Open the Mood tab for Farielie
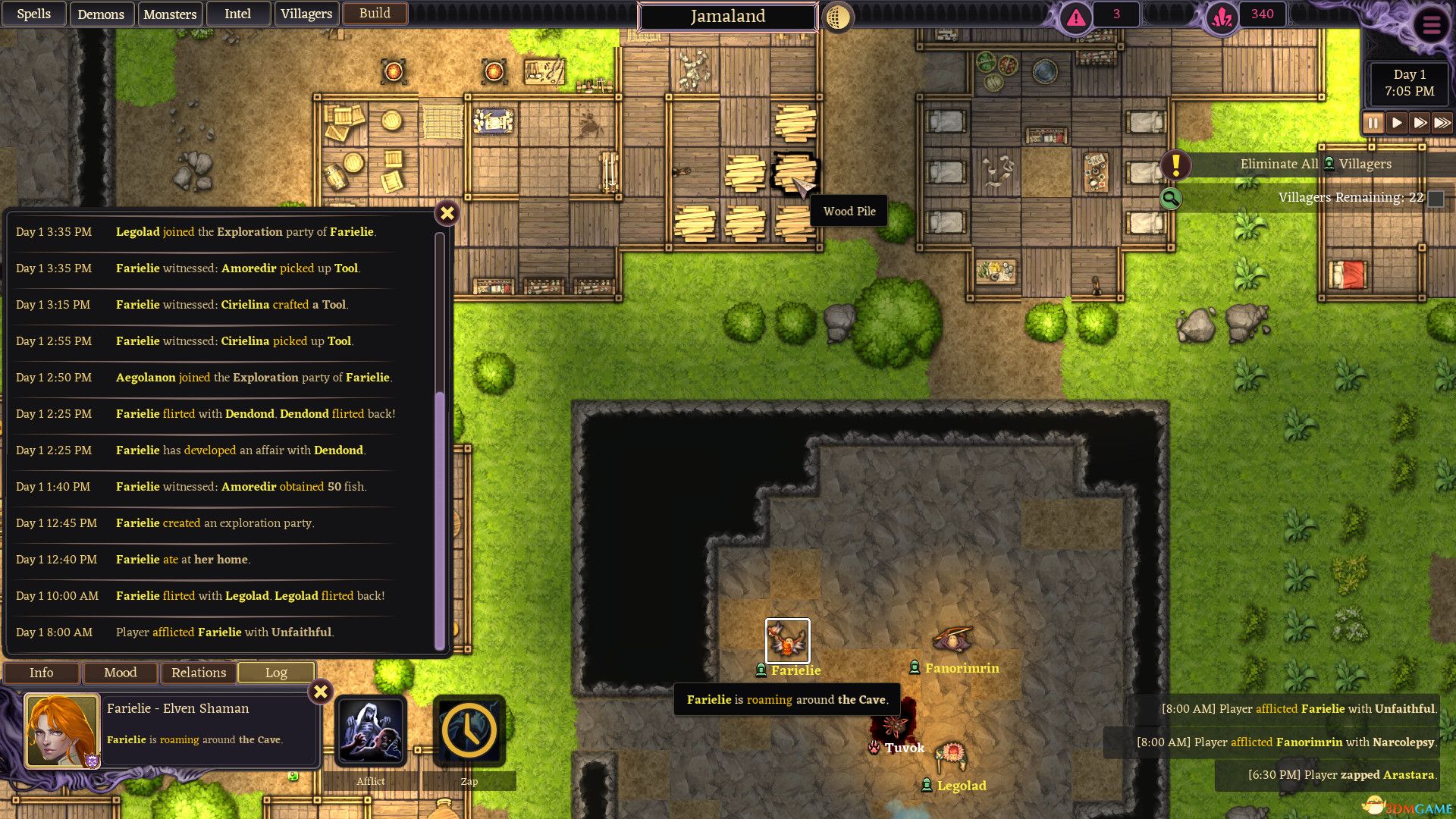Screen dimensions: 1456x819 pyautogui.click(x=120, y=673)
